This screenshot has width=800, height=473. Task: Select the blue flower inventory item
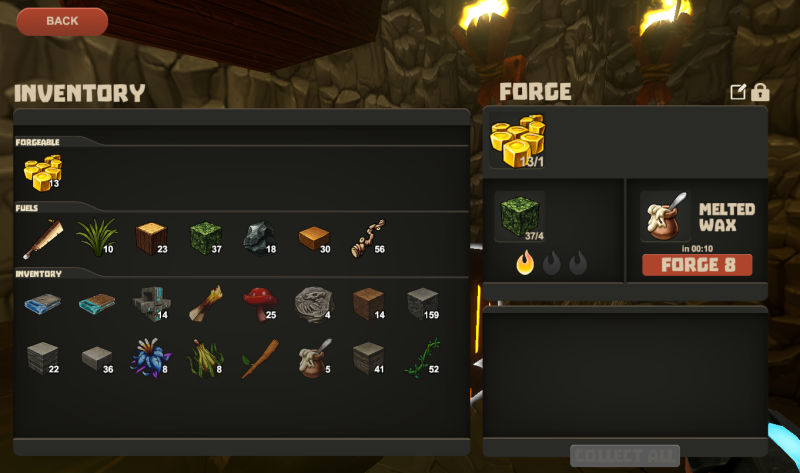pyautogui.click(x=150, y=357)
